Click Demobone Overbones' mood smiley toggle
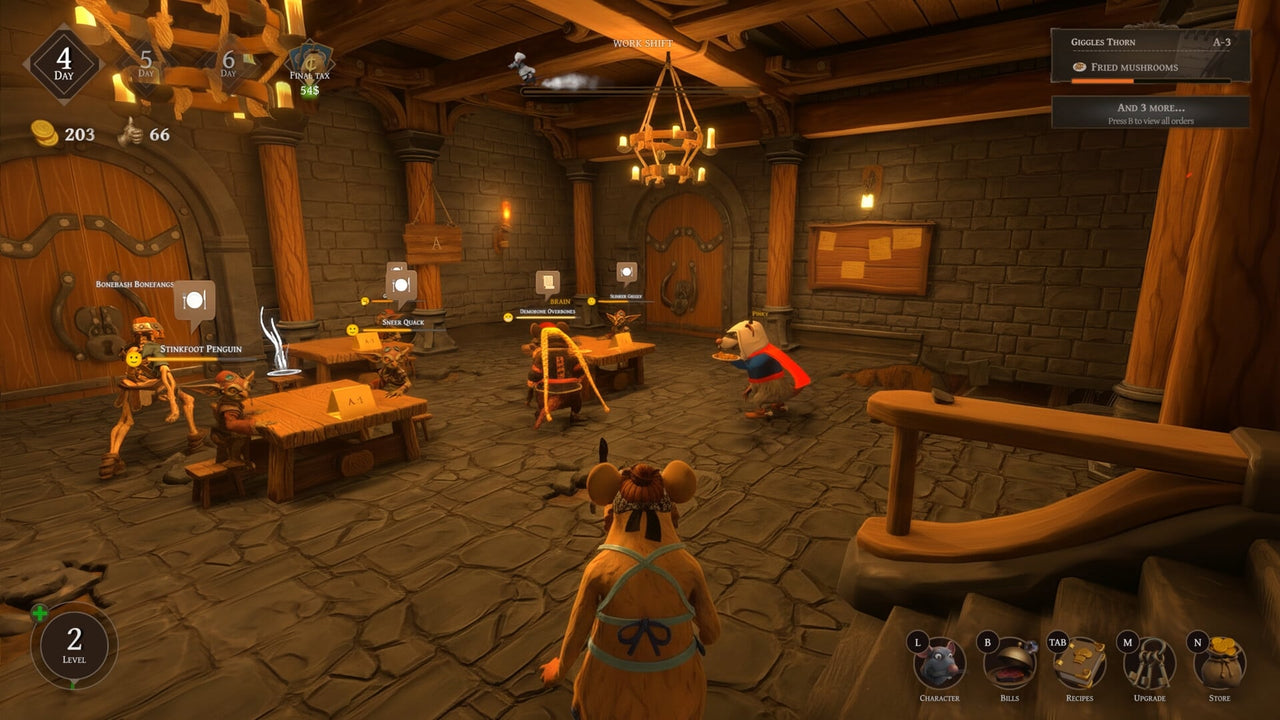Viewport: 1280px width, 720px height. 507,316
